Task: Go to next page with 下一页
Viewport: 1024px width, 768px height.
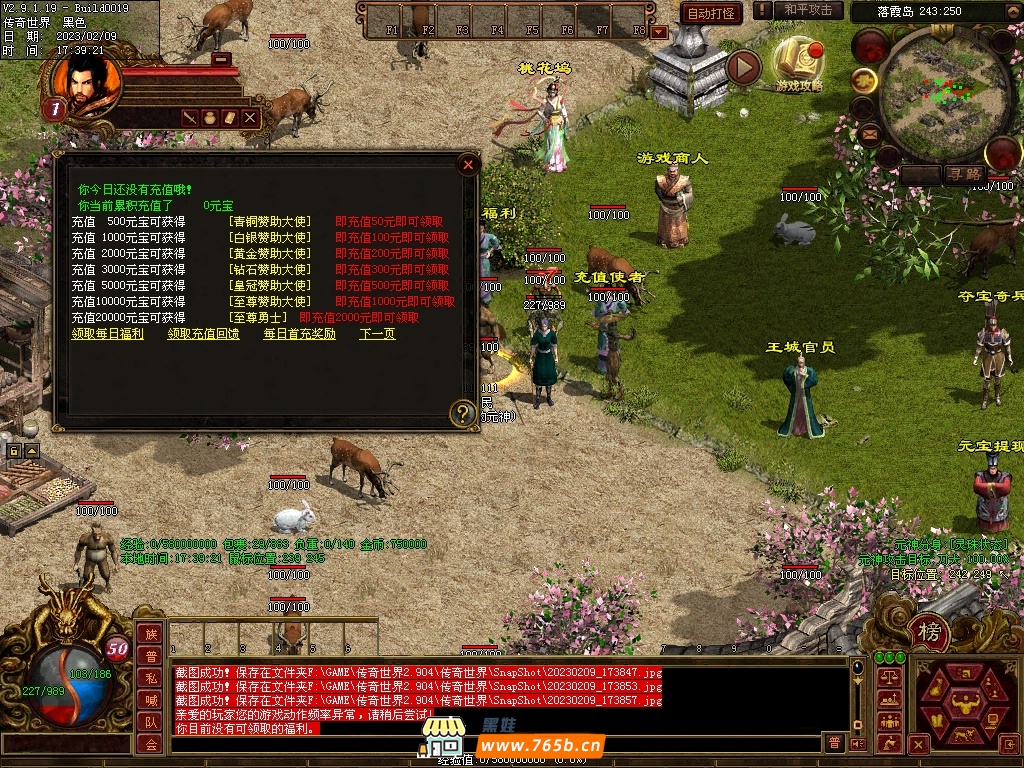Action: [x=377, y=334]
